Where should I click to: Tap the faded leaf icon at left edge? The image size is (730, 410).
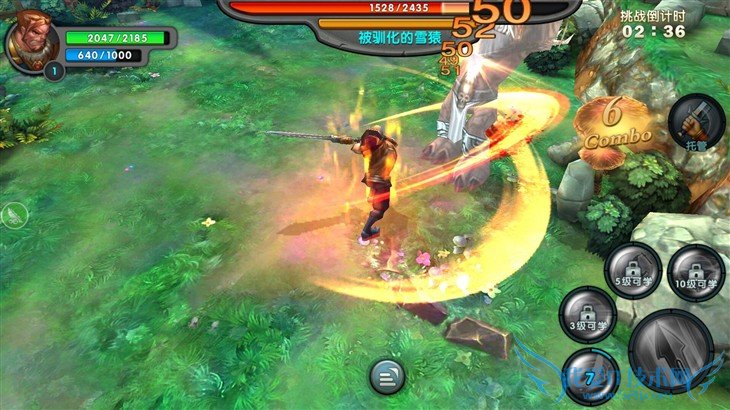(x=13, y=214)
